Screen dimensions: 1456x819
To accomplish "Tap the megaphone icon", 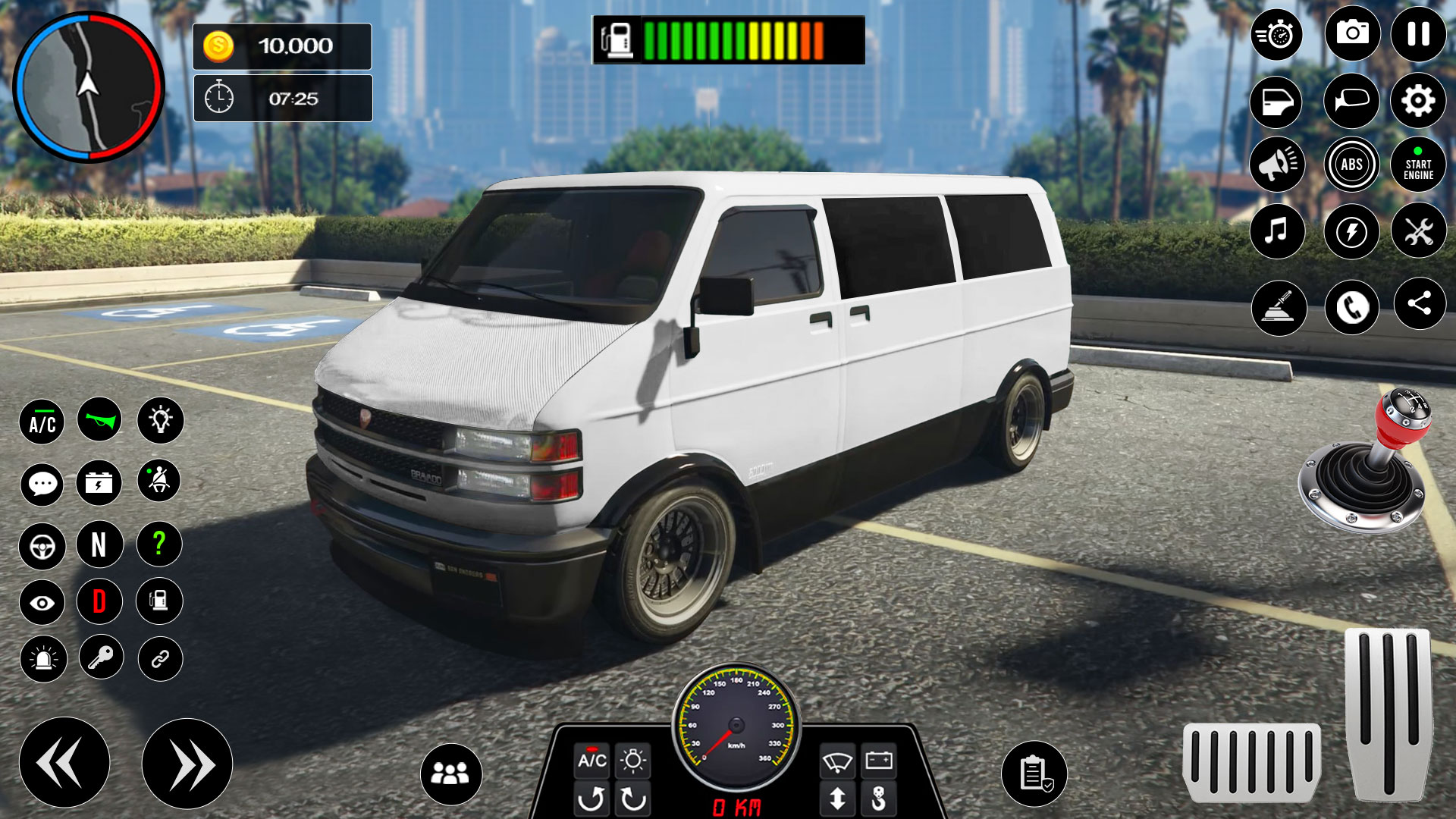I will [x=1276, y=164].
